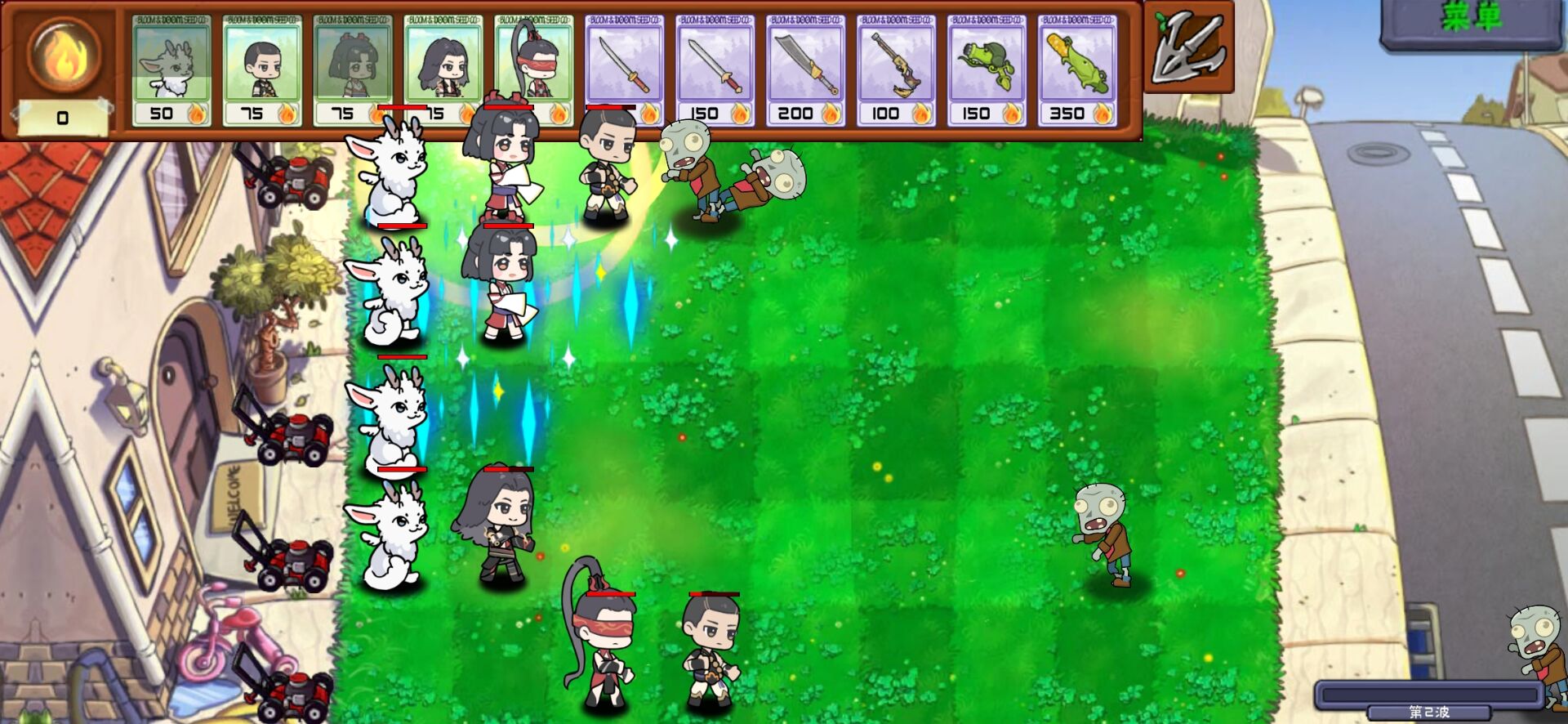Select the long black-haired woman card

[x=443, y=71]
